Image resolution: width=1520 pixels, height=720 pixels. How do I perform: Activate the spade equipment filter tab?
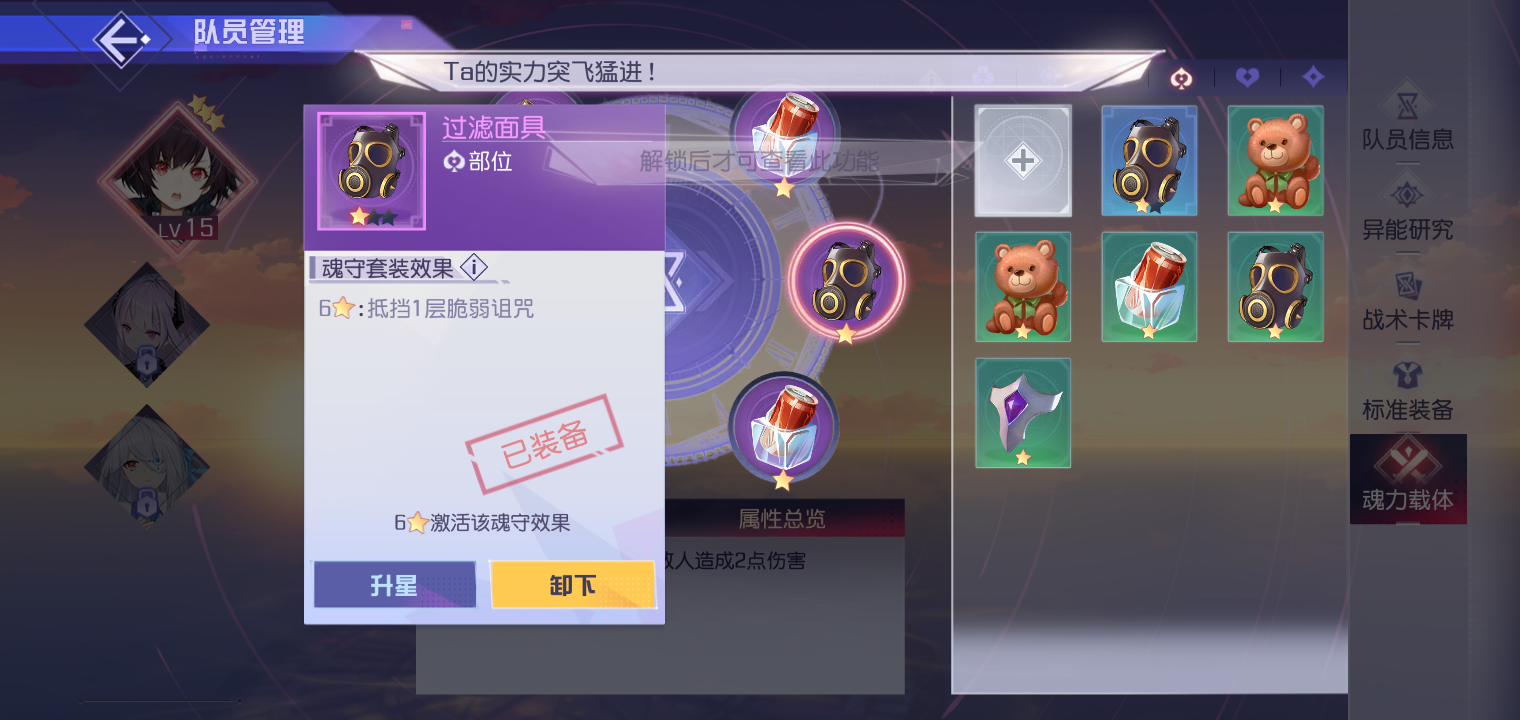(x=1181, y=77)
